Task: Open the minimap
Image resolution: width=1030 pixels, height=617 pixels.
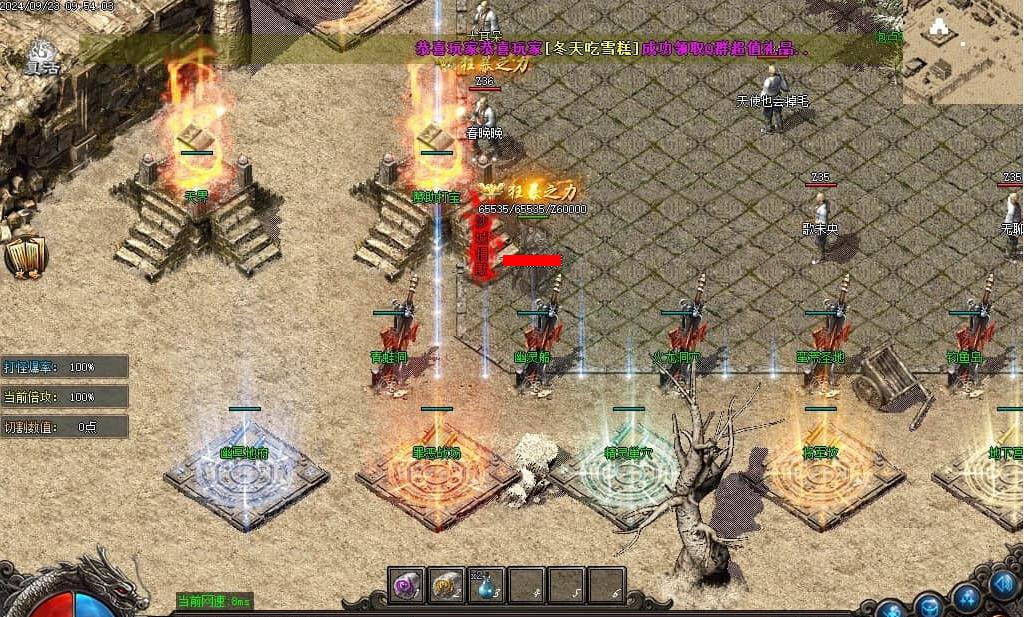Action: pos(963,52)
